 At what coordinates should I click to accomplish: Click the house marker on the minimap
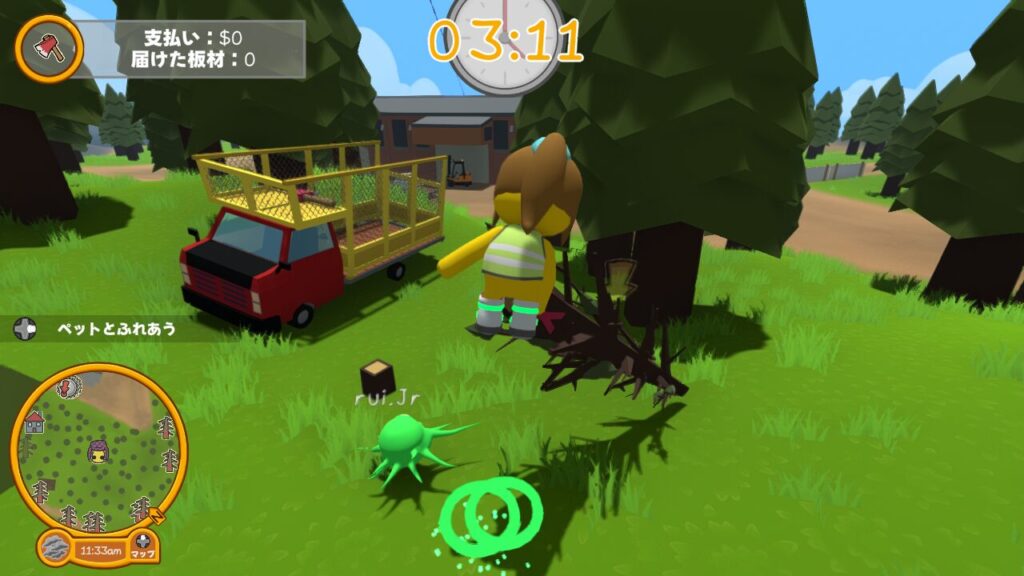point(34,423)
